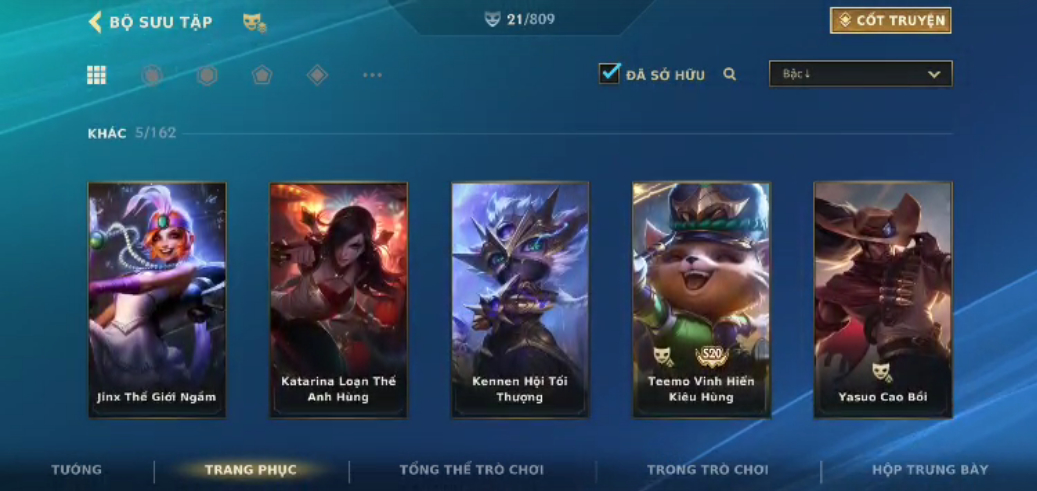Show more filters via three dots
This screenshot has height=491, width=1037.
[x=372, y=75]
